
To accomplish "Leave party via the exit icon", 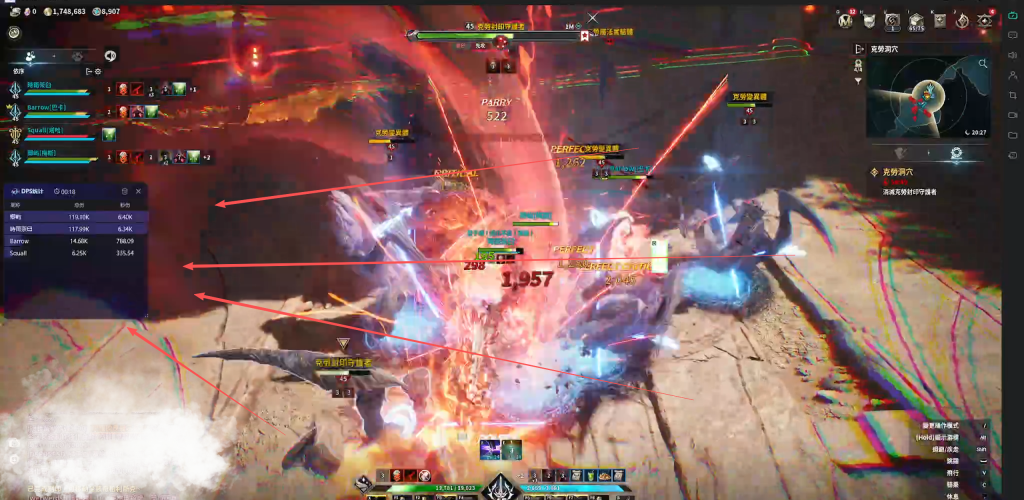I will point(88,72).
